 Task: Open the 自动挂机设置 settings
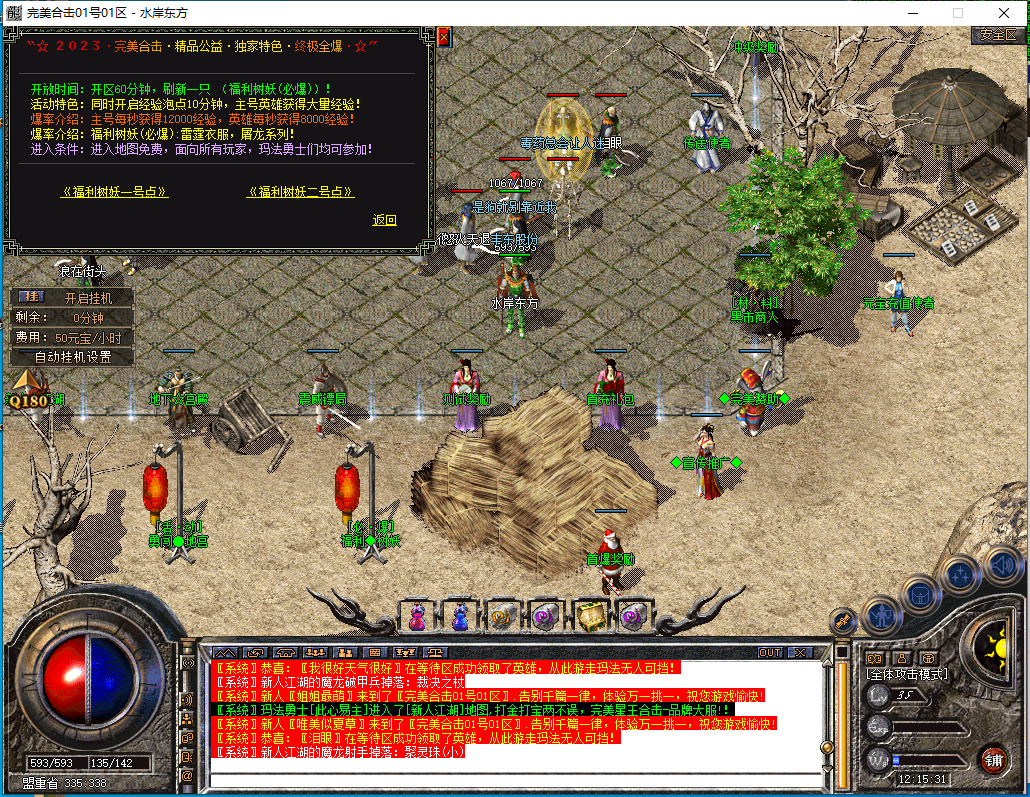[x=72, y=356]
